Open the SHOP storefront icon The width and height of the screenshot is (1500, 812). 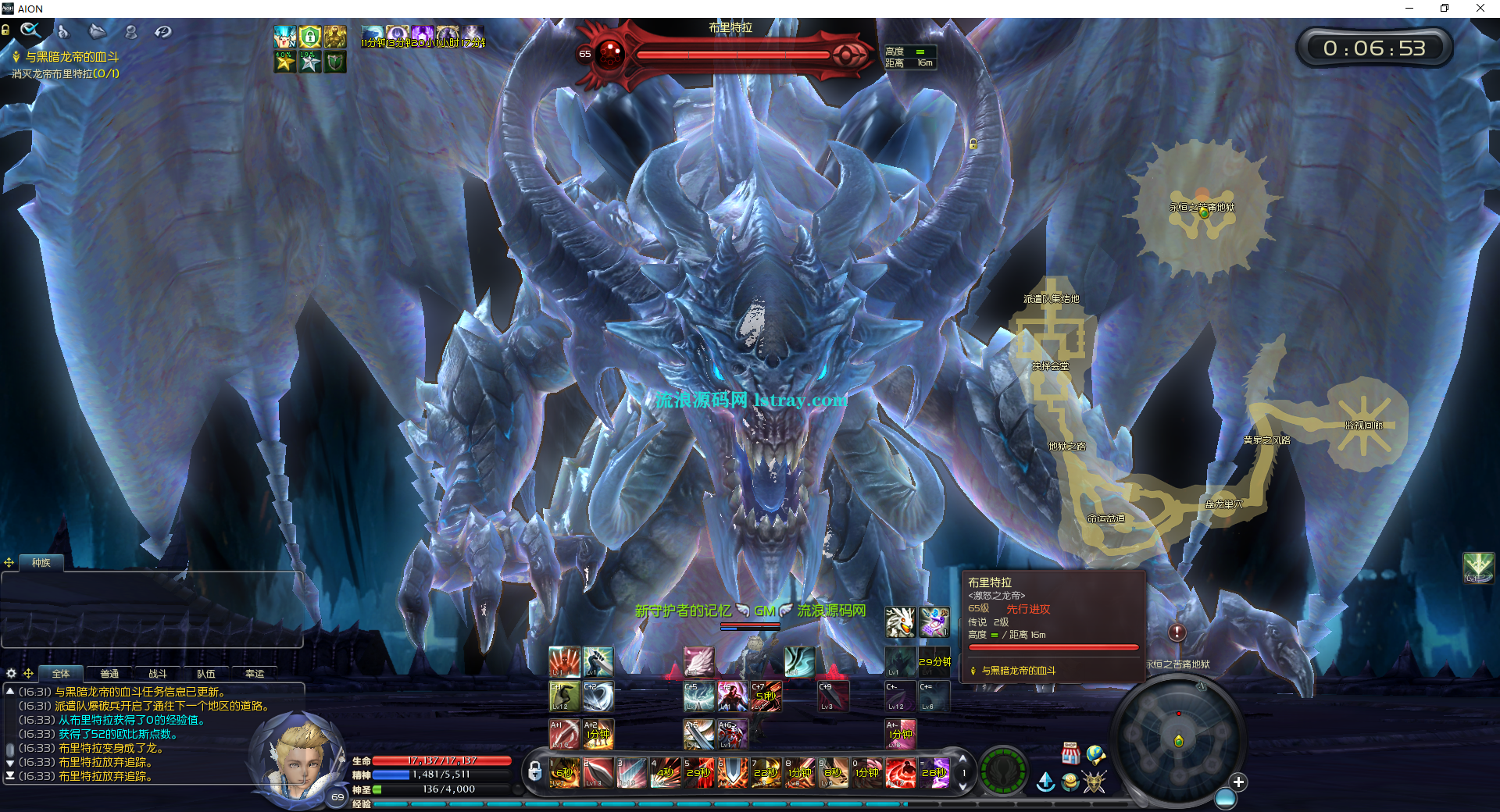pyautogui.click(x=1070, y=753)
